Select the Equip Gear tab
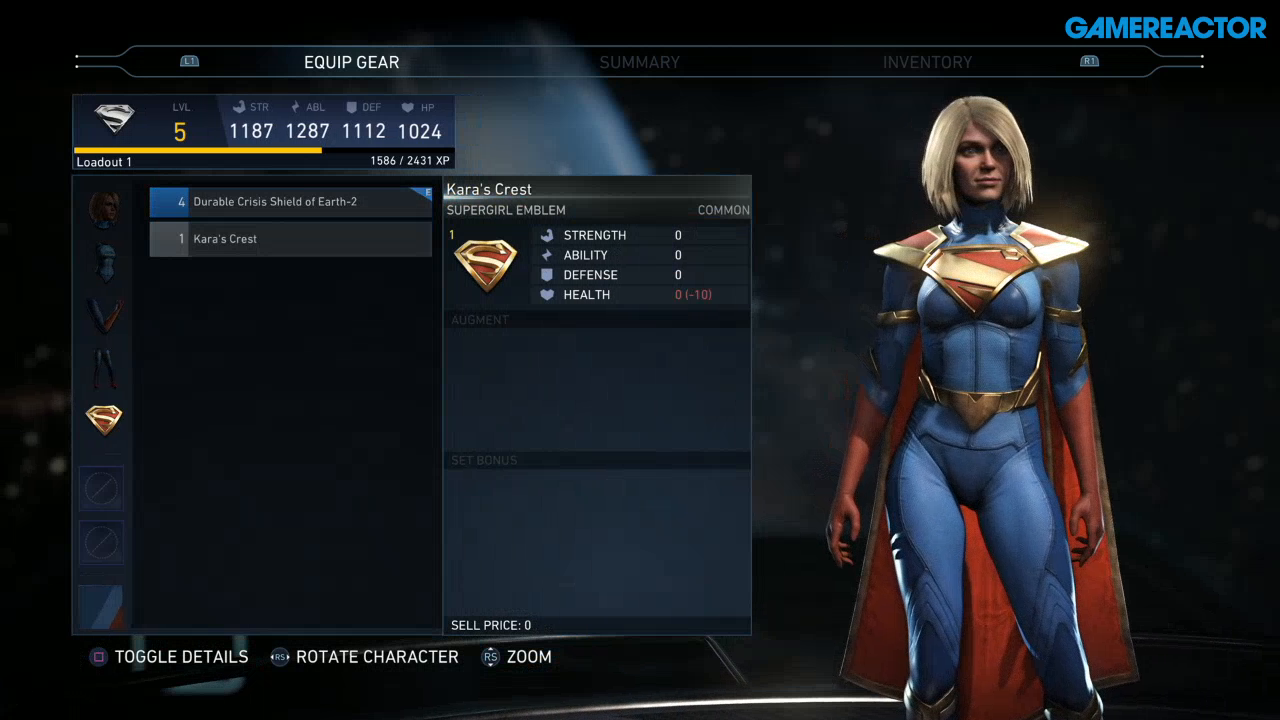Screen dimensions: 1280x720 pyautogui.click(x=351, y=62)
